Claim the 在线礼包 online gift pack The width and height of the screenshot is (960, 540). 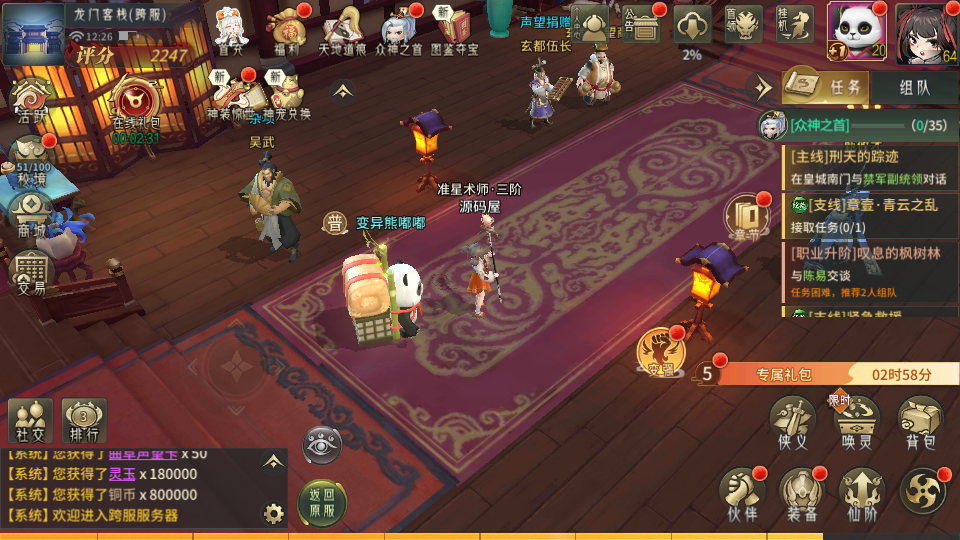136,107
